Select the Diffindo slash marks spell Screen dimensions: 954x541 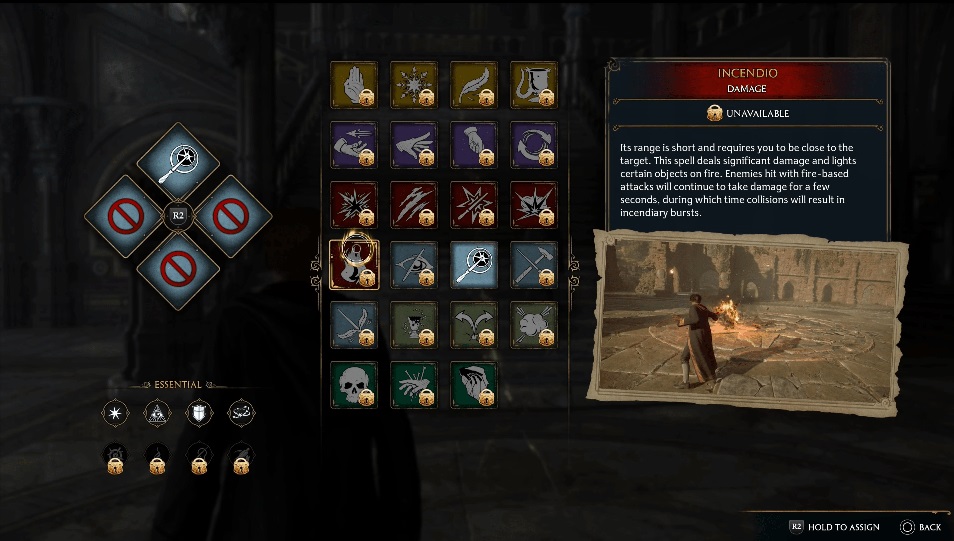click(413, 205)
